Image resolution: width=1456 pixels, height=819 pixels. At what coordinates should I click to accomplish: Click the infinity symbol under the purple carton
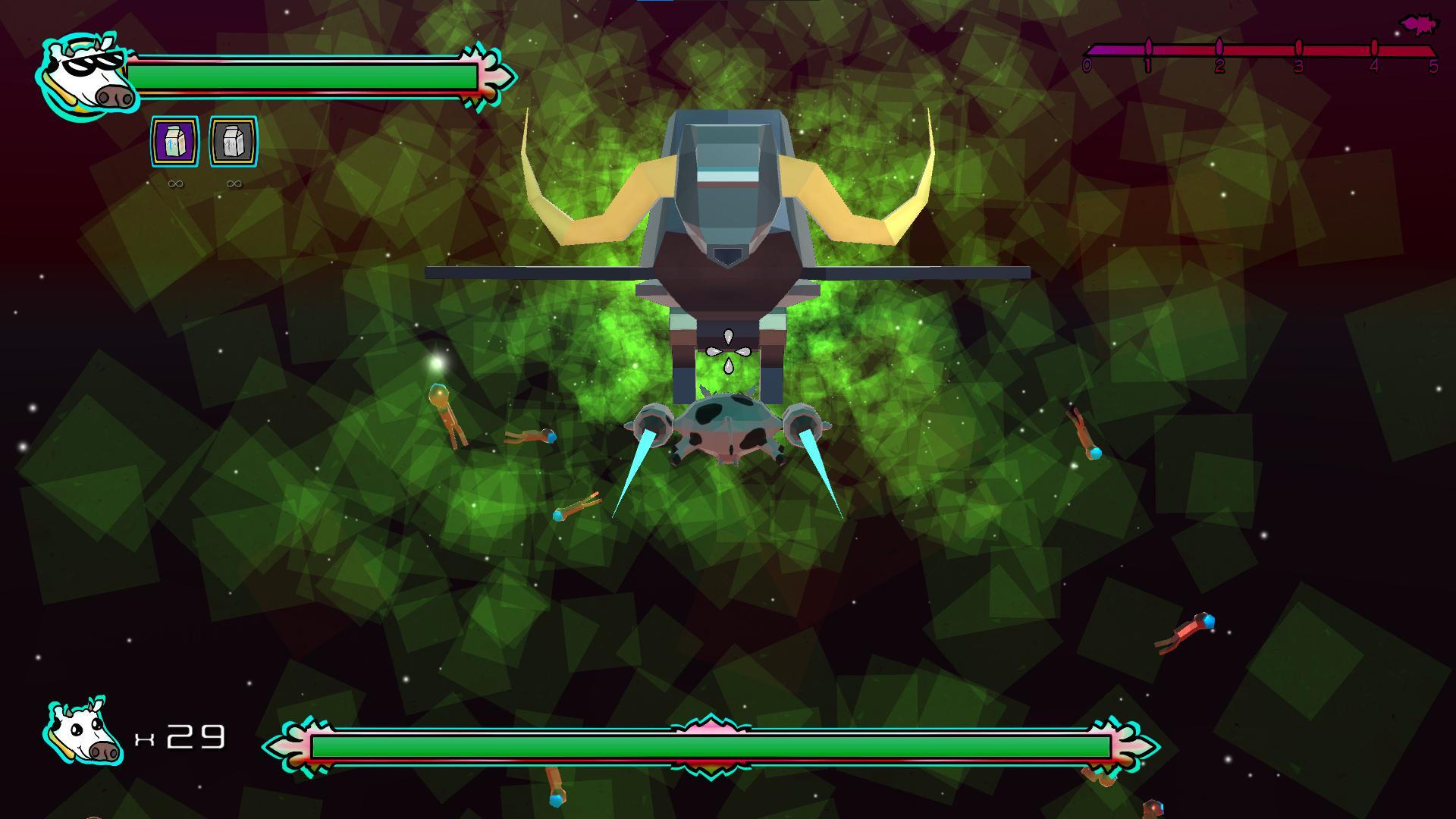[x=174, y=182]
